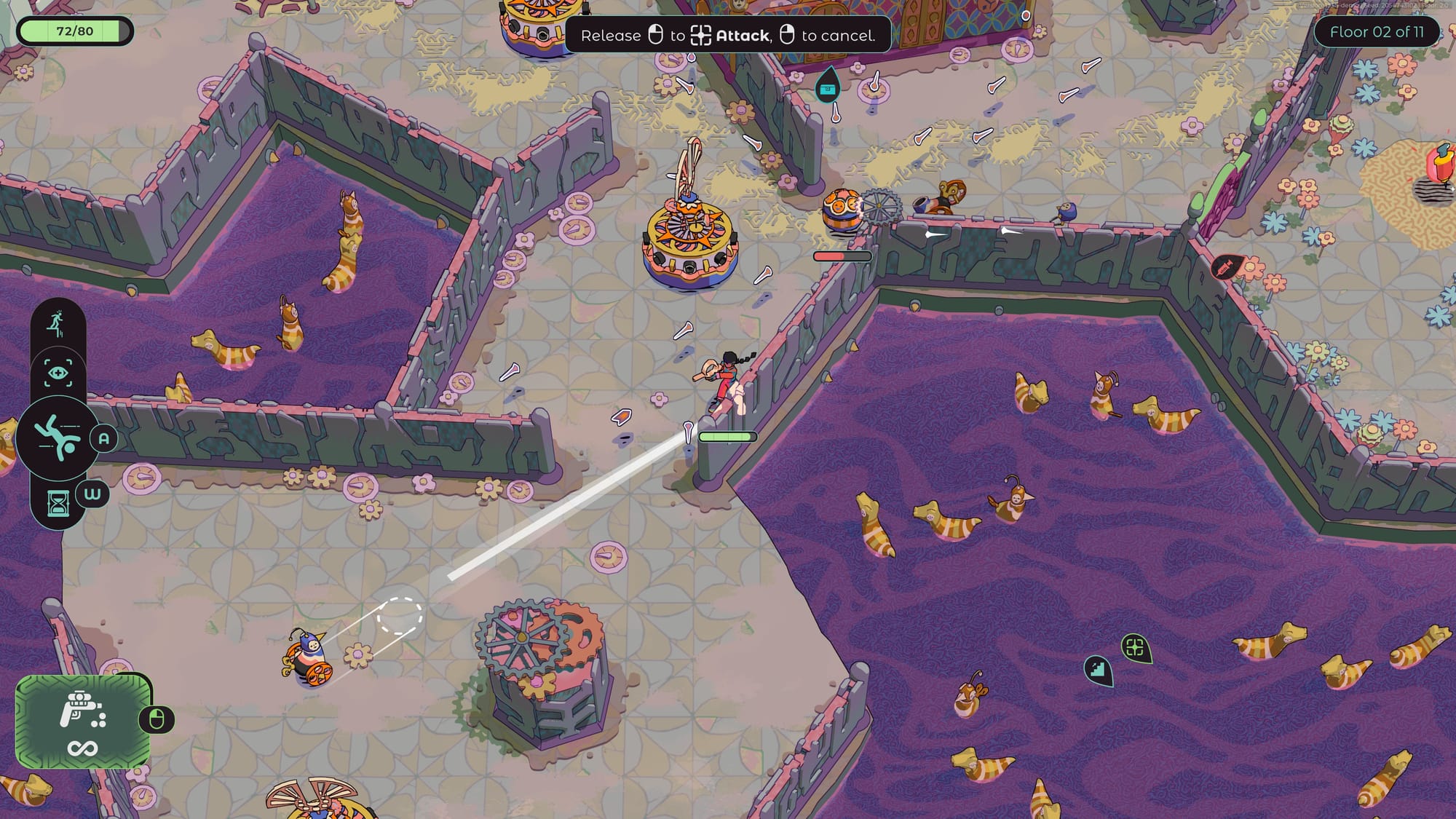Click the red syringe marker
The image size is (1456, 819).
(x=1227, y=267)
